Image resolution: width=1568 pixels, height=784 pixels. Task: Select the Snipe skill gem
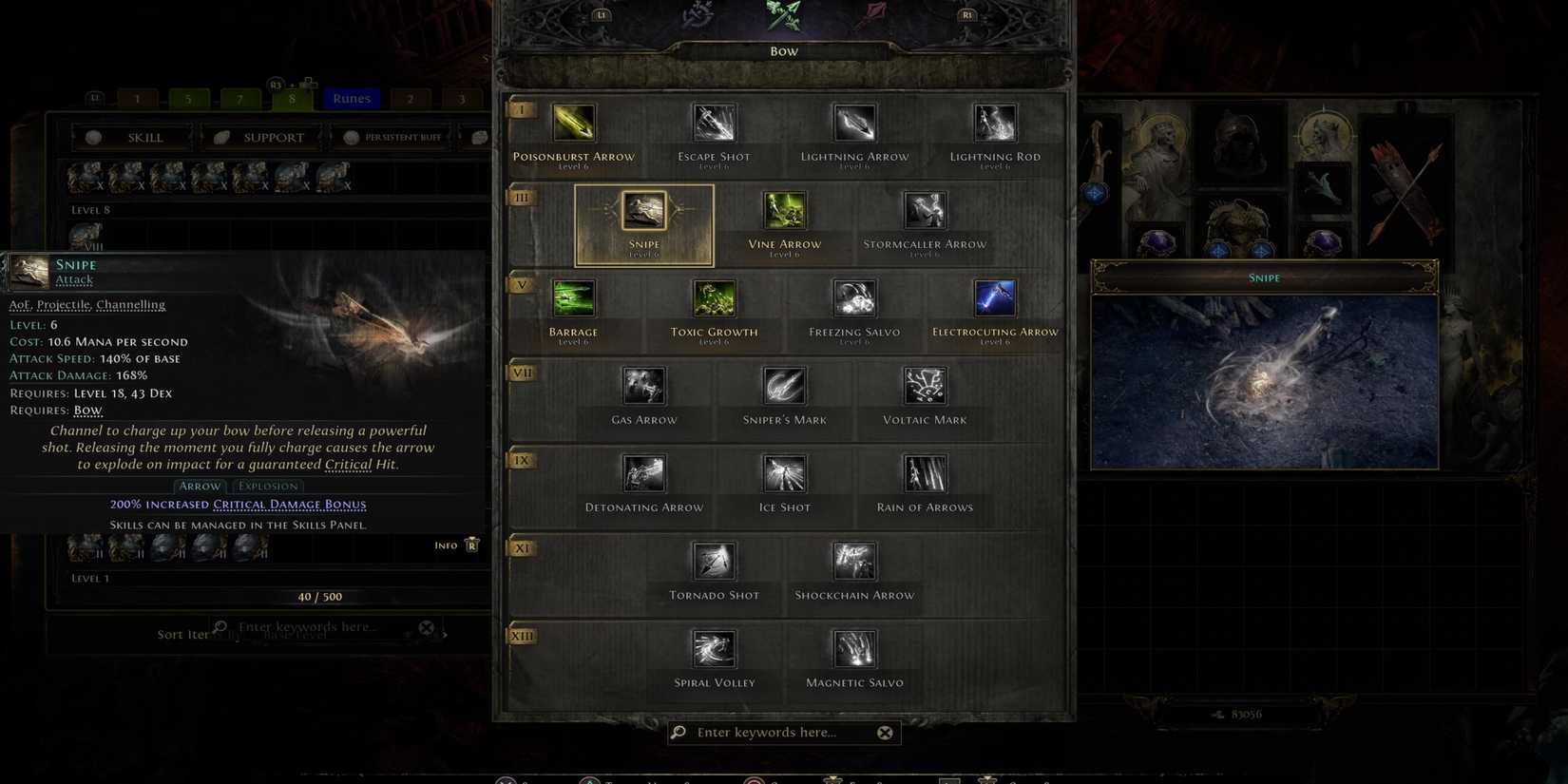click(x=644, y=211)
